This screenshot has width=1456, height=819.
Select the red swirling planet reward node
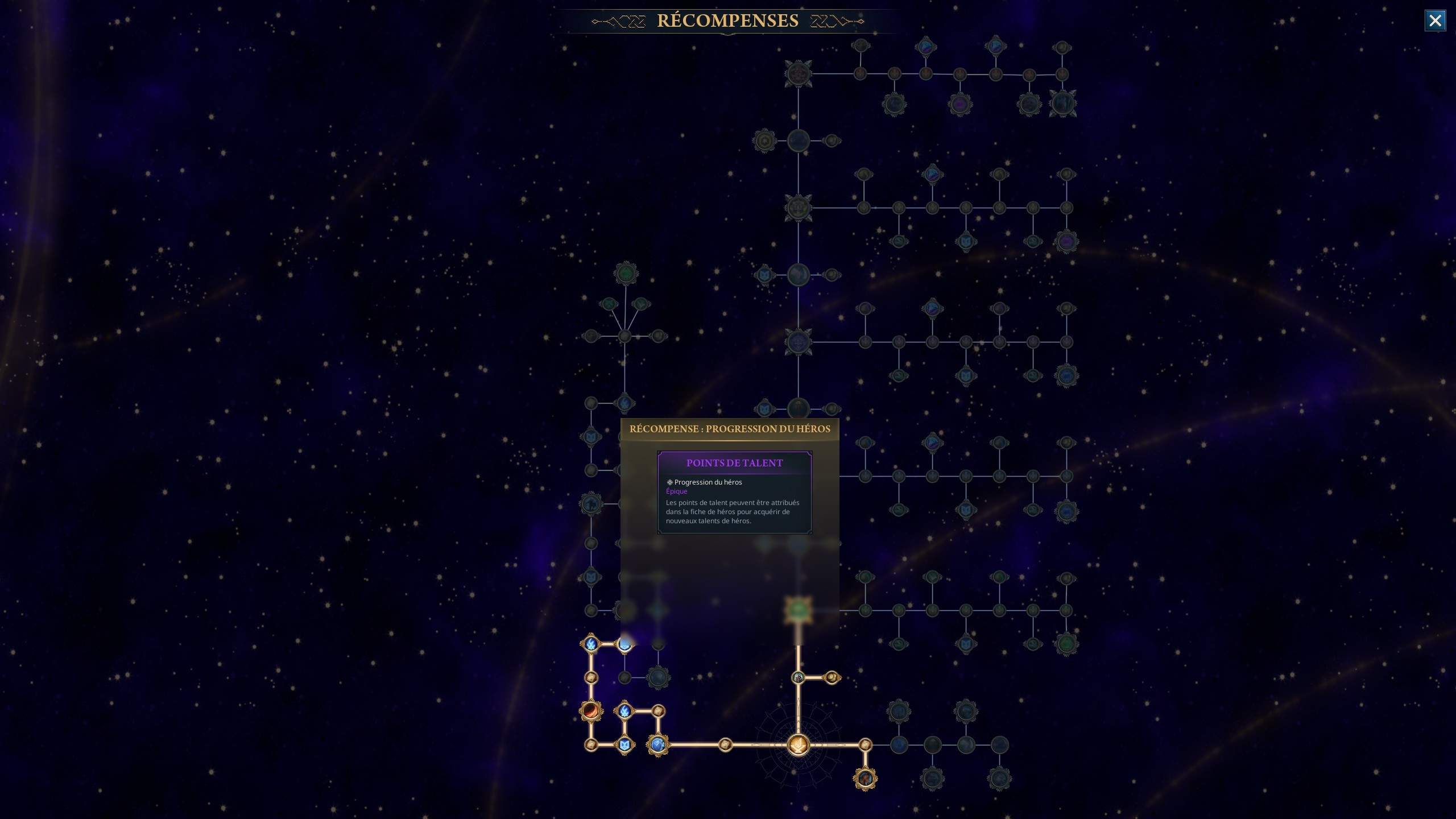(591, 711)
